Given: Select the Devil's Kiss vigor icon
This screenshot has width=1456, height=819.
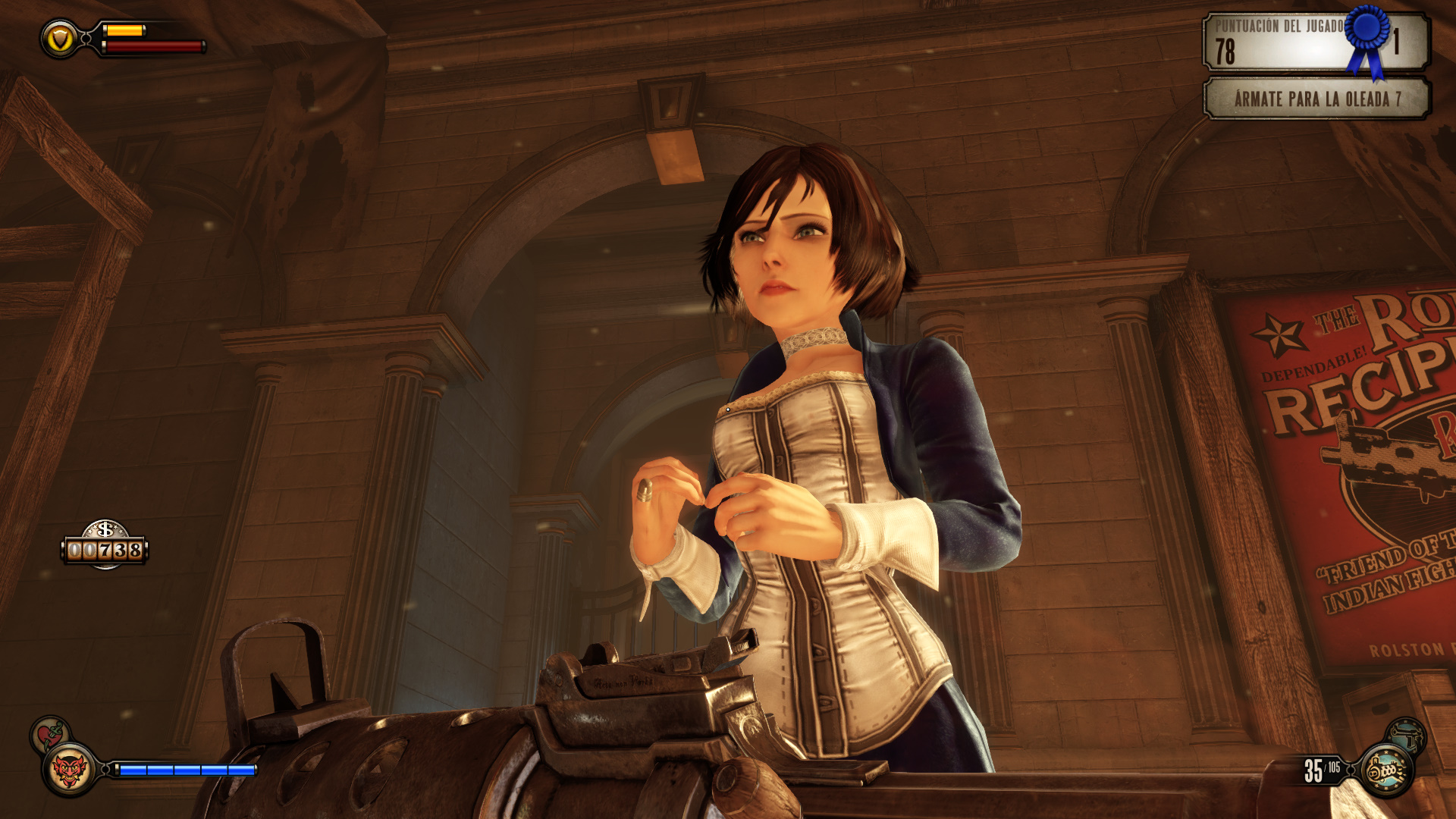Looking at the screenshot, I should [x=69, y=770].
